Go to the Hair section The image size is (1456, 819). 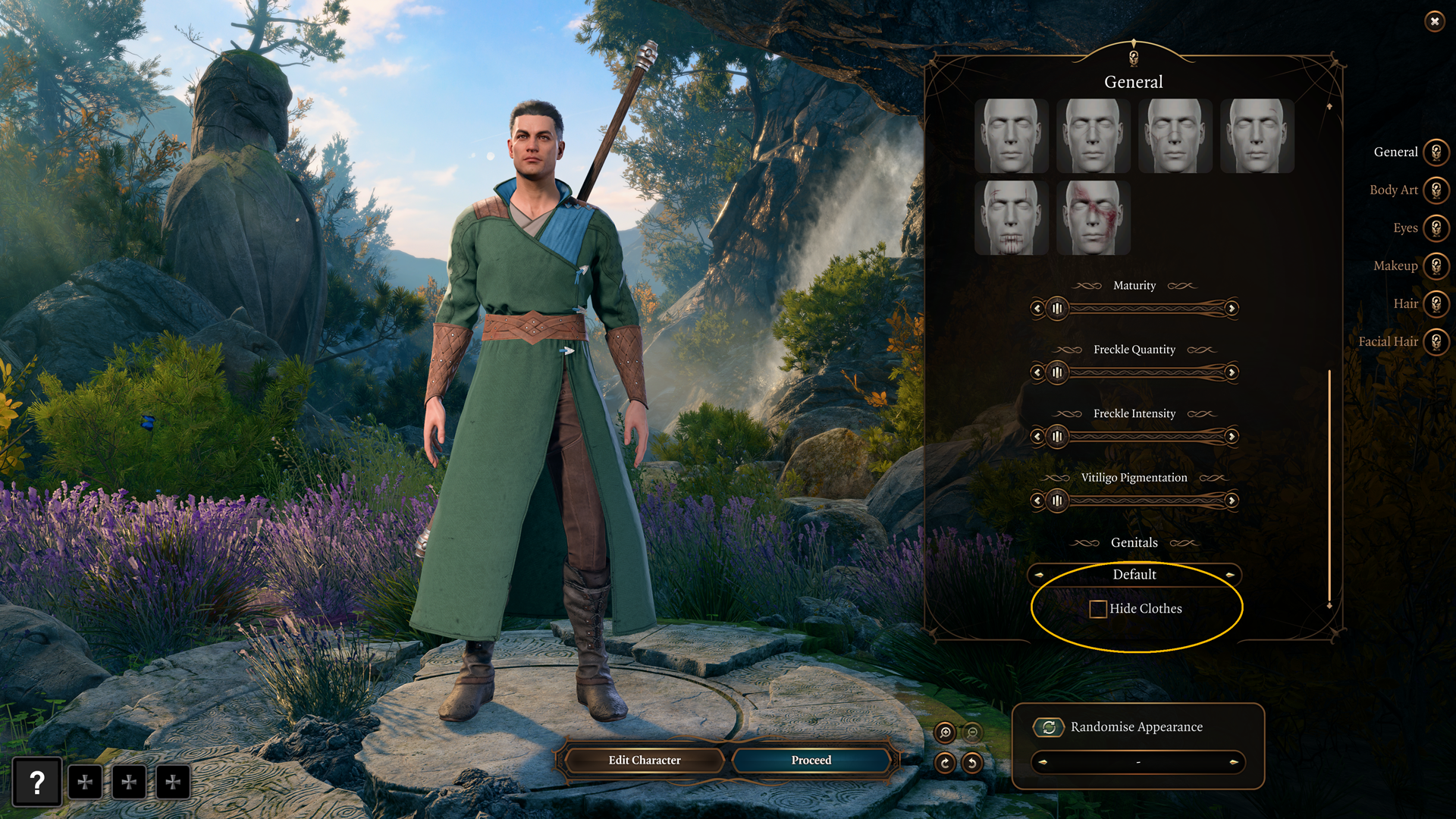pyautogui.click(x=1436, y=304)
